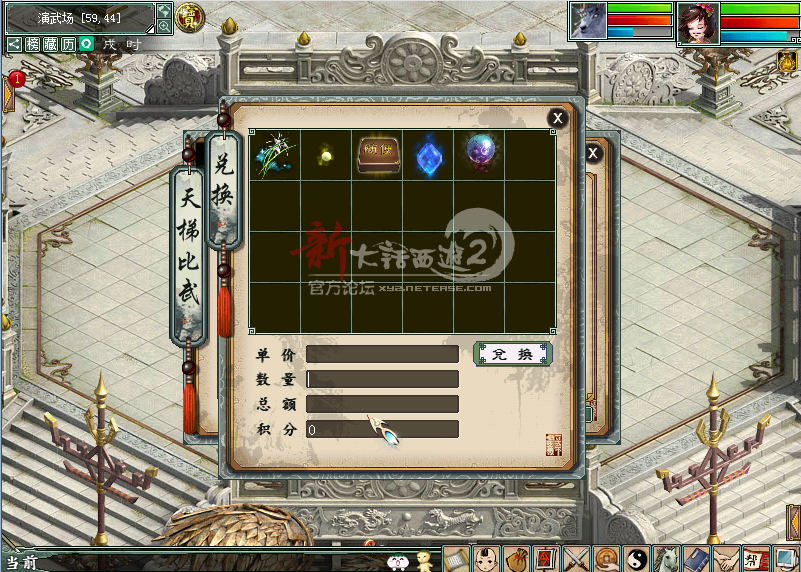This screenshot has width=801, height=572.
Task: Select the orchid flower item slot
Action: (x=274, y=155)
